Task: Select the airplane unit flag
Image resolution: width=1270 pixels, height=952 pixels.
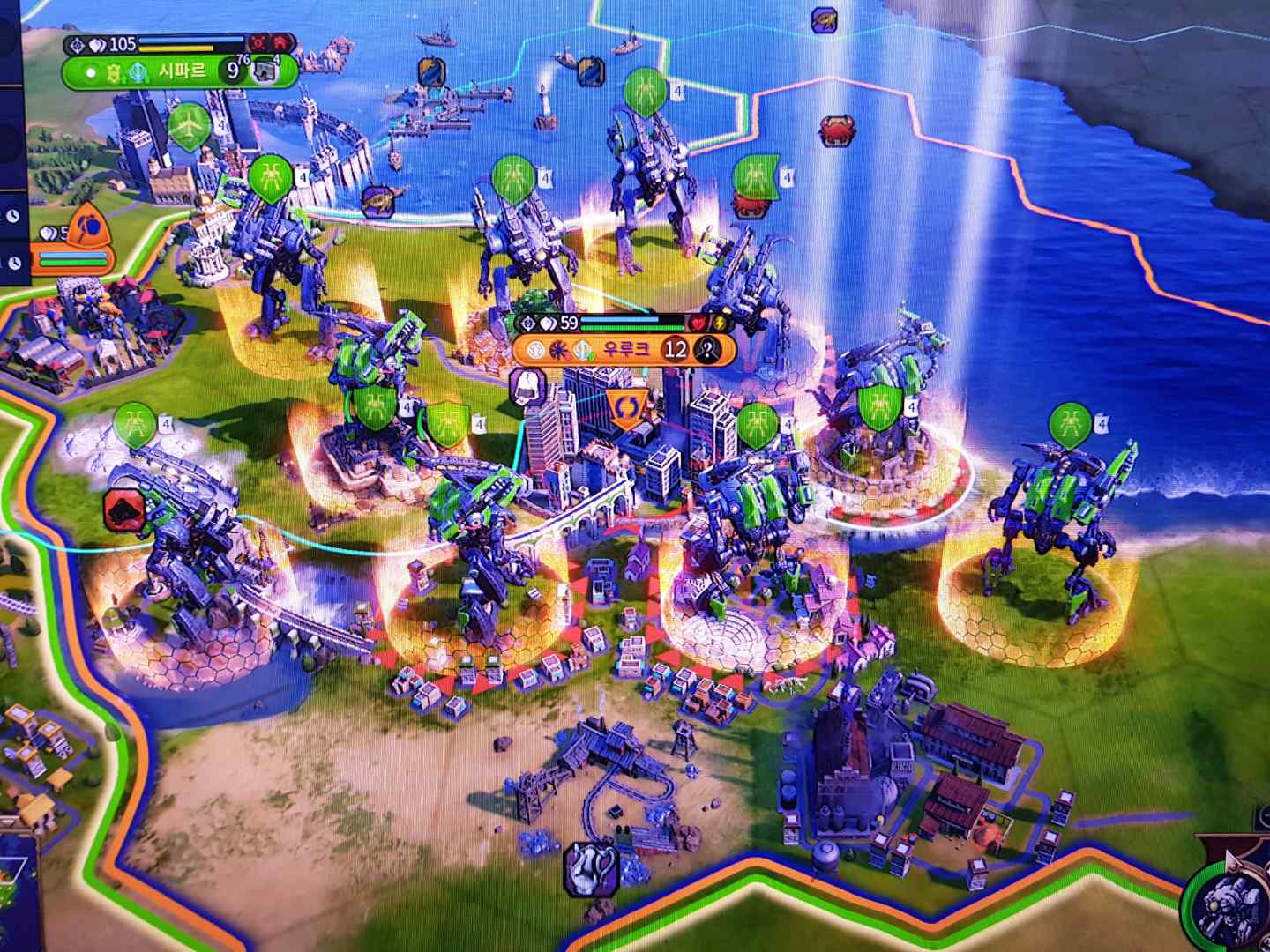Action: click(x=188, y=126)
